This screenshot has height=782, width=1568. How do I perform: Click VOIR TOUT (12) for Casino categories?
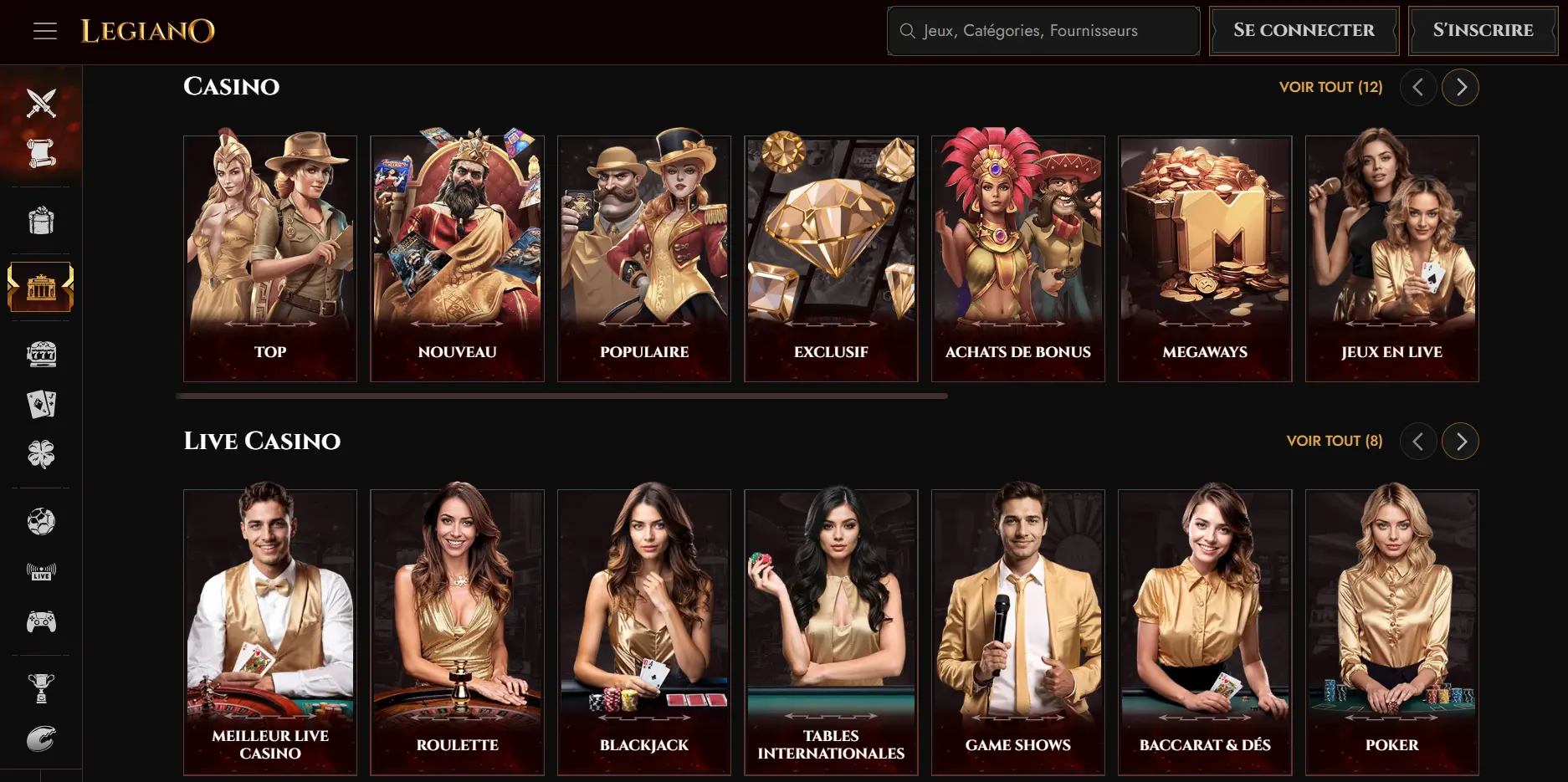(x=1330, y=86)
